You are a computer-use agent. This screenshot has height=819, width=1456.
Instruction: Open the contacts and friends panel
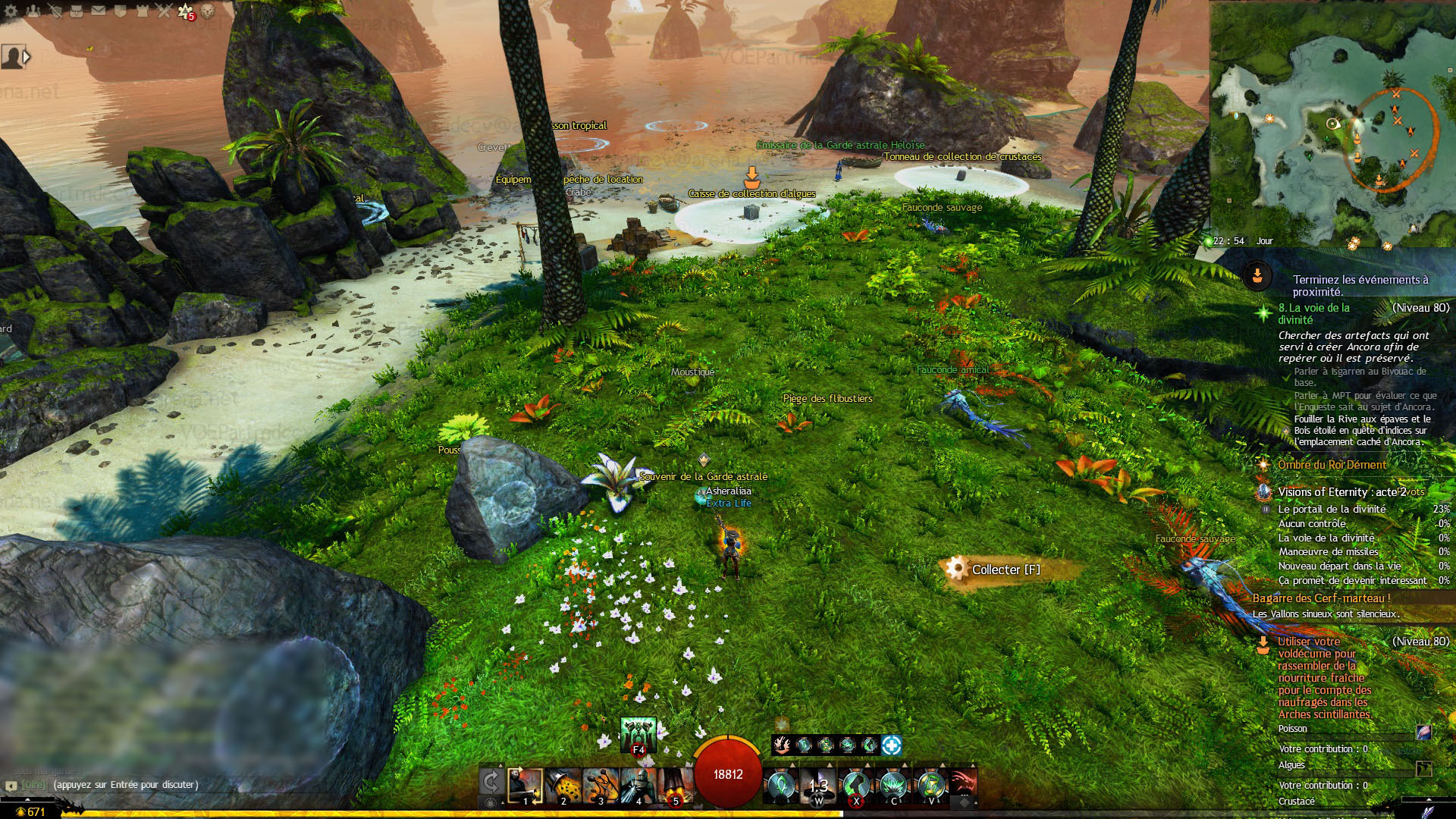point(33,11)
